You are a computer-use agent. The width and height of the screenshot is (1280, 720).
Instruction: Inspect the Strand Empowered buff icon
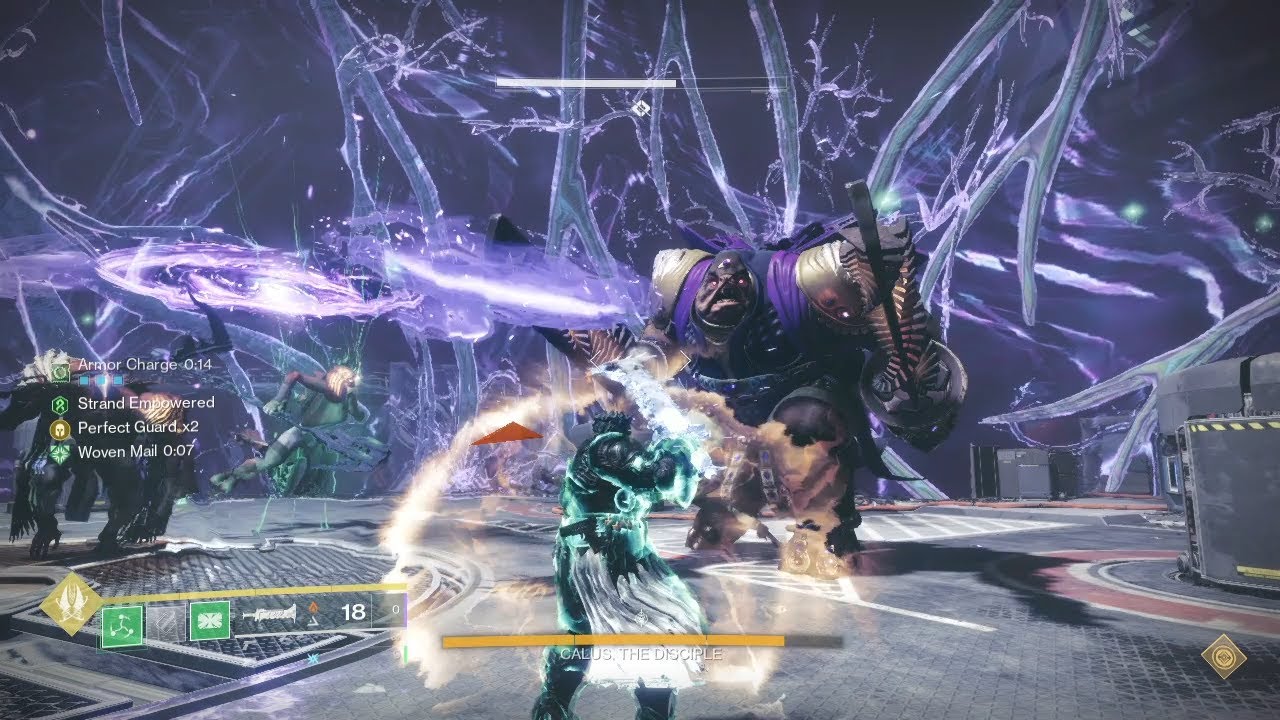[61, 404]
